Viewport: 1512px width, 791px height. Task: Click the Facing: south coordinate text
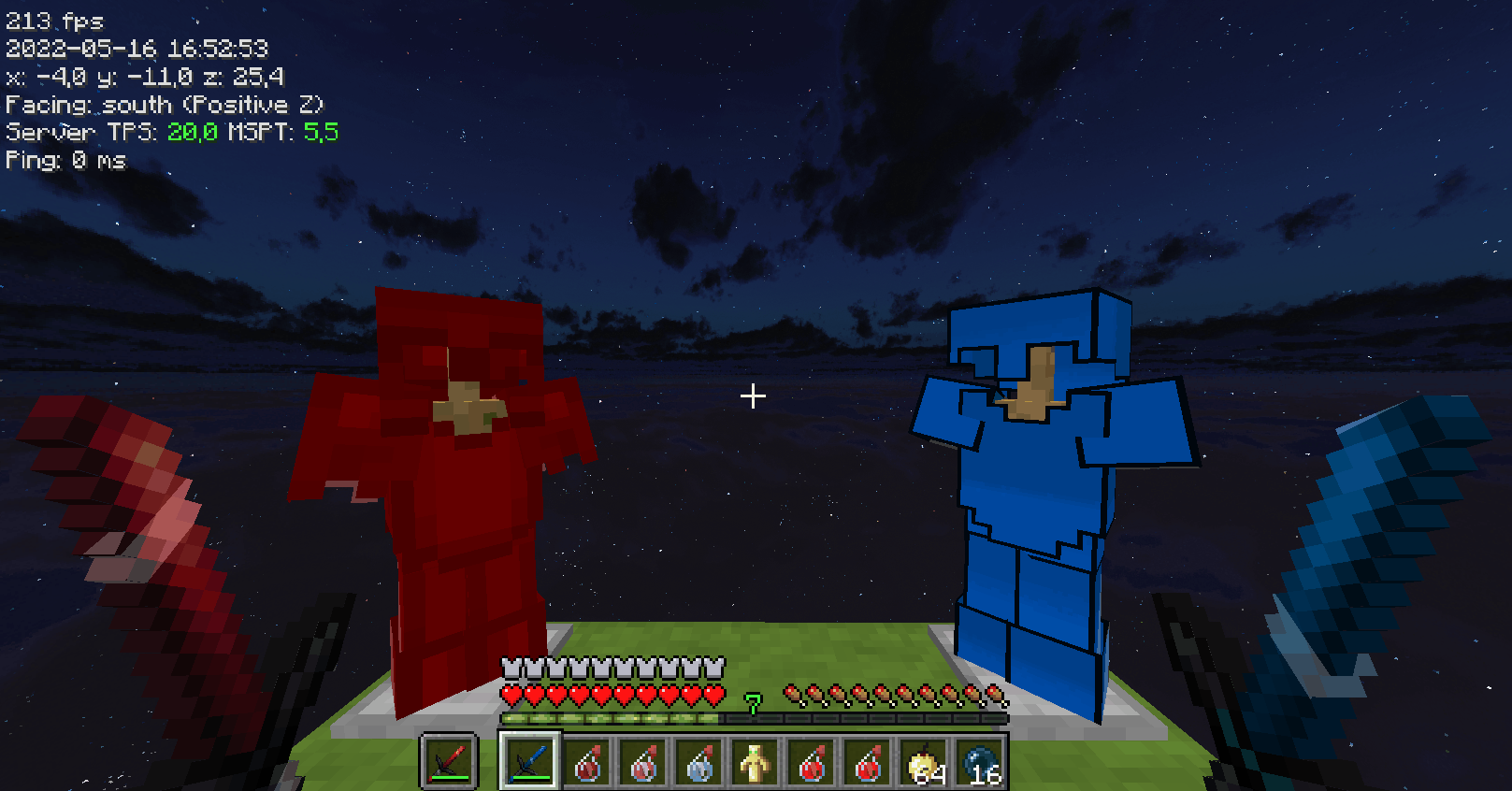coord(164,105)
